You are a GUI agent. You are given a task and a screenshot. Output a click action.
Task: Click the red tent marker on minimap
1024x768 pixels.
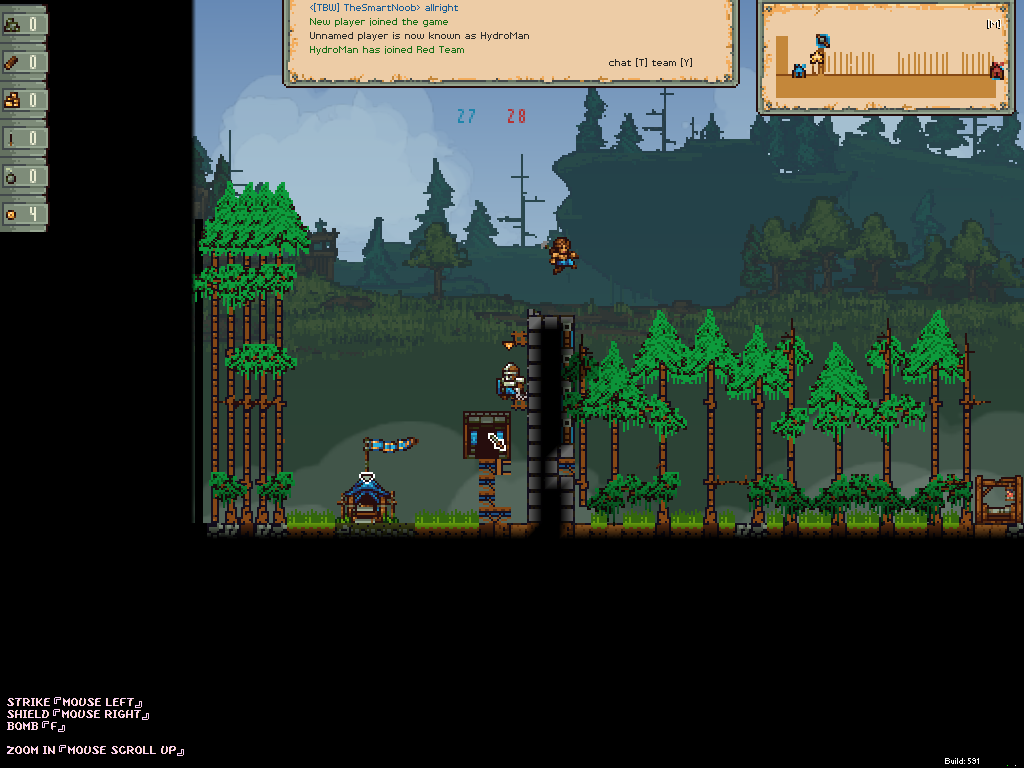click(996, 70)
